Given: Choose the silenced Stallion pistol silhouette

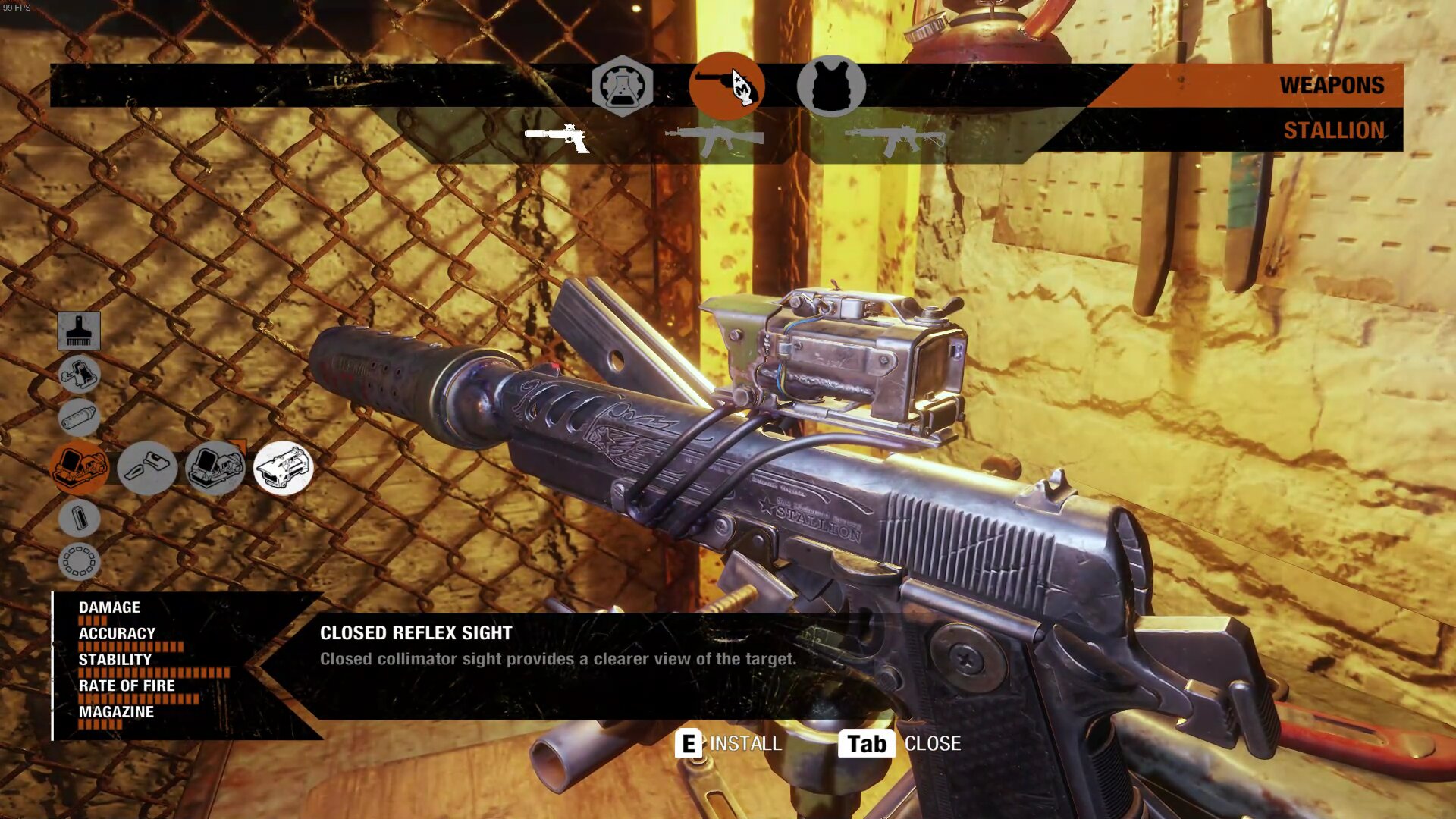Looking at the screenshot, I should (x=557, y=138).
